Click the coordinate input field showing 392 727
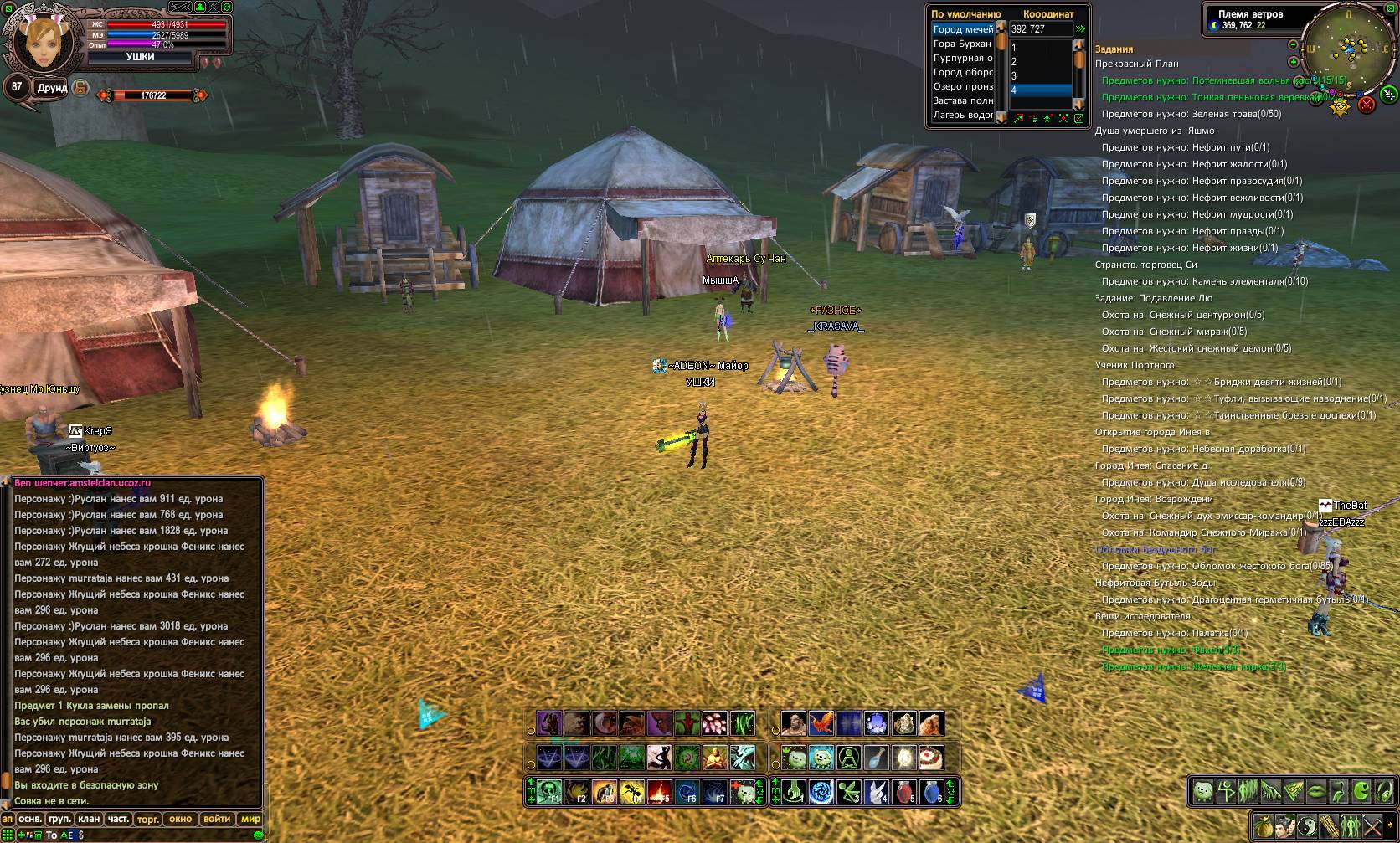 [x=1040, y=29]
